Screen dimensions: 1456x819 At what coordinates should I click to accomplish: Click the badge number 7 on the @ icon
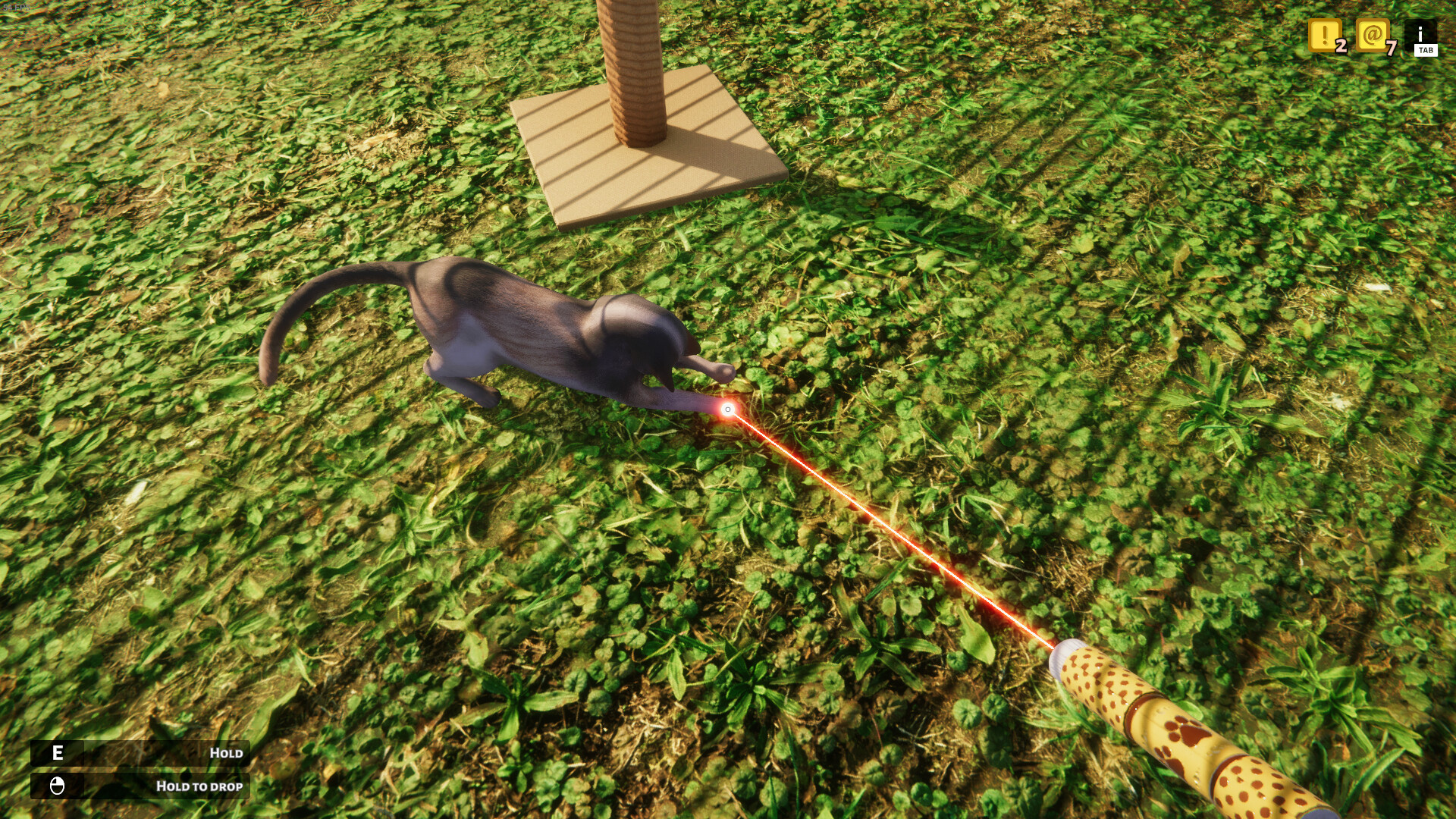1392,48
